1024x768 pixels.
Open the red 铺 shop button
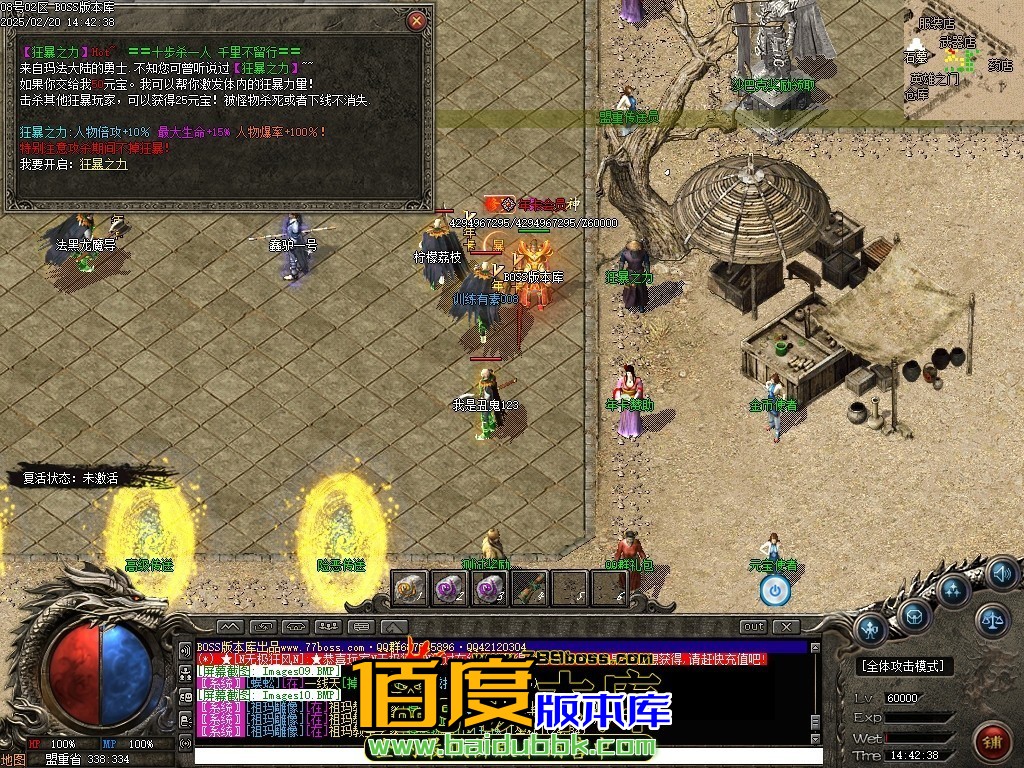[992, 742]
